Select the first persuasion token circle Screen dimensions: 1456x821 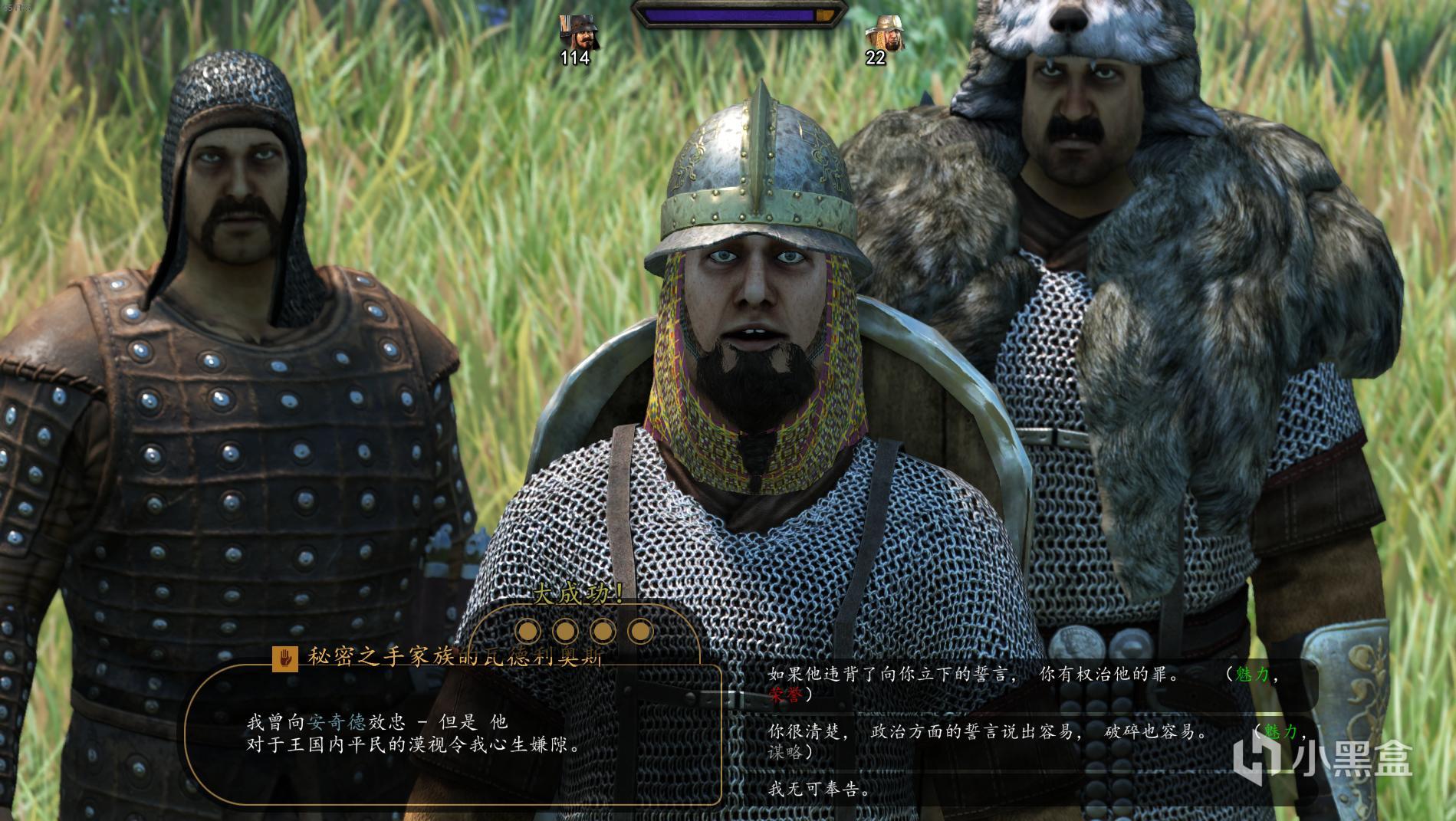[528, 629]
